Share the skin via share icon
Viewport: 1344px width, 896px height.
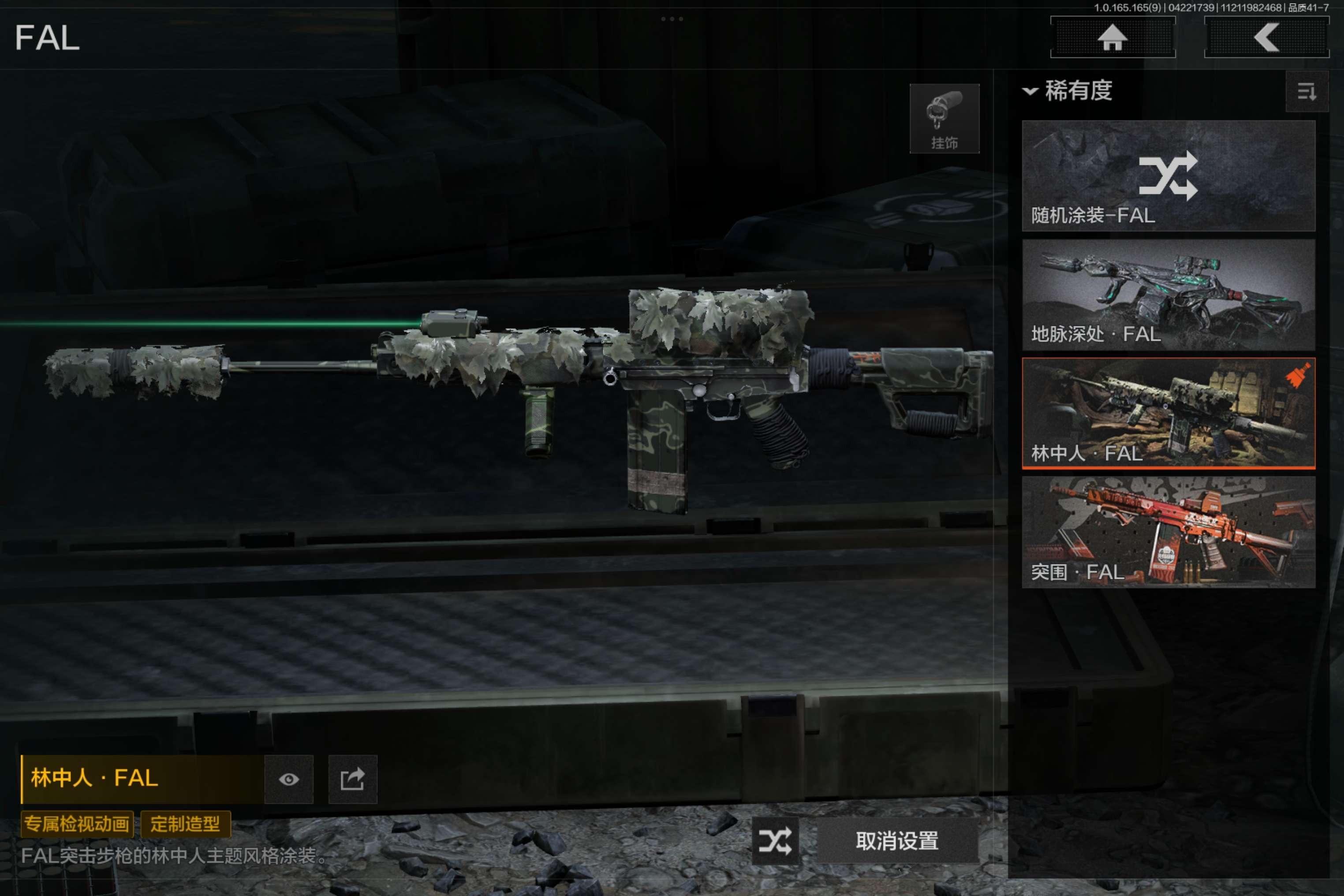point(353,780)
